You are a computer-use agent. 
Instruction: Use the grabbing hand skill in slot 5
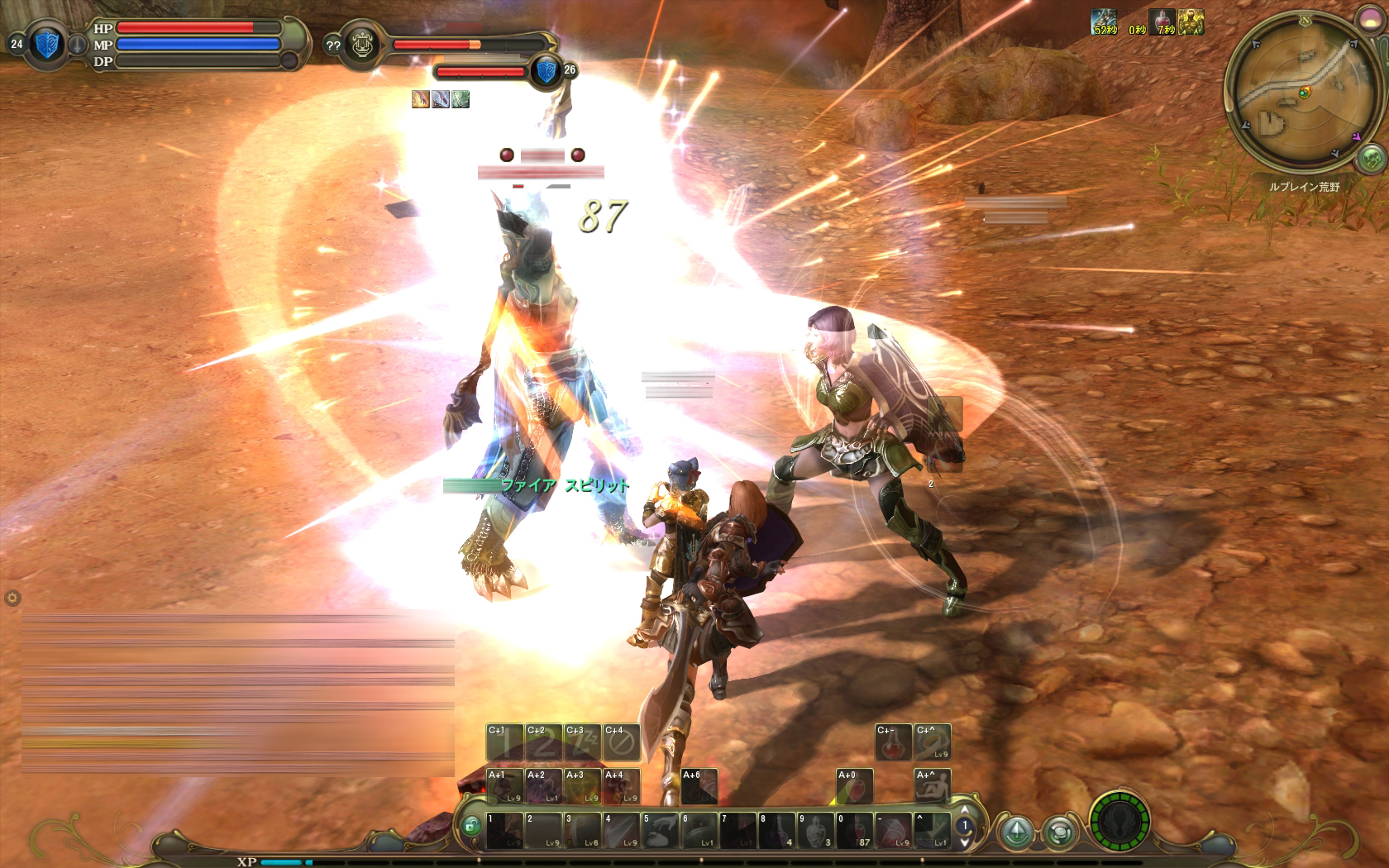[x=660, y=831]
